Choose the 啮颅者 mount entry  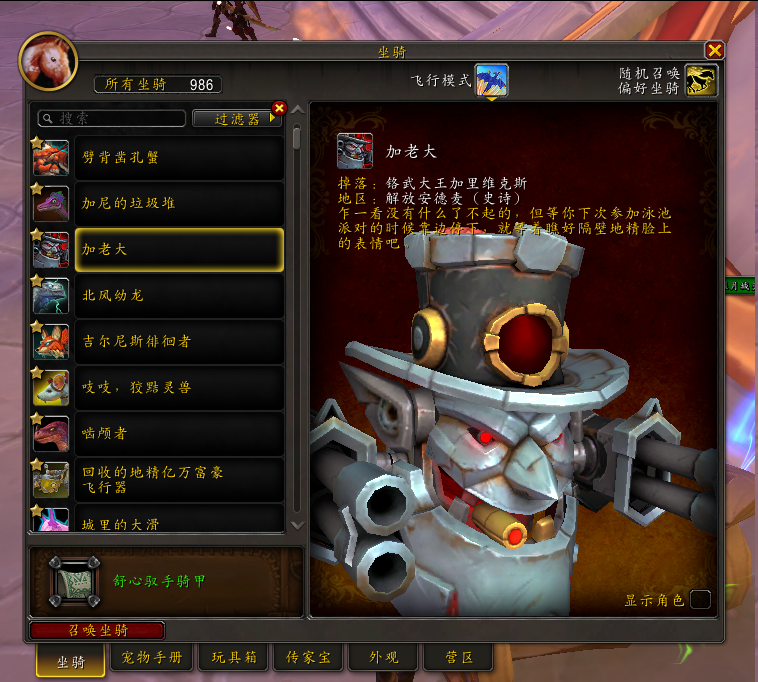pyautogui.click(x=178, y=433)
